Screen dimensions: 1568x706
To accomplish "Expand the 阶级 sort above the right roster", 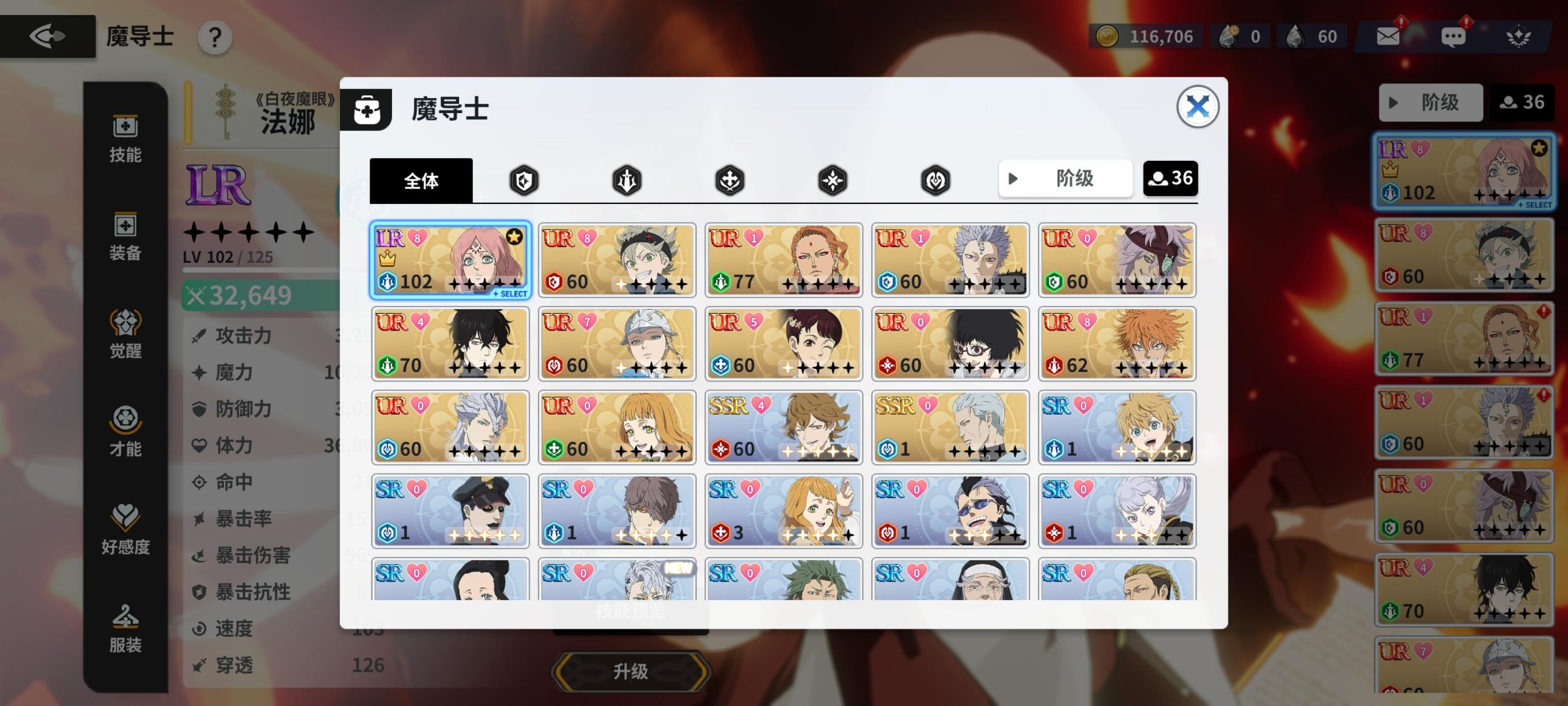I will point(1430,103).
